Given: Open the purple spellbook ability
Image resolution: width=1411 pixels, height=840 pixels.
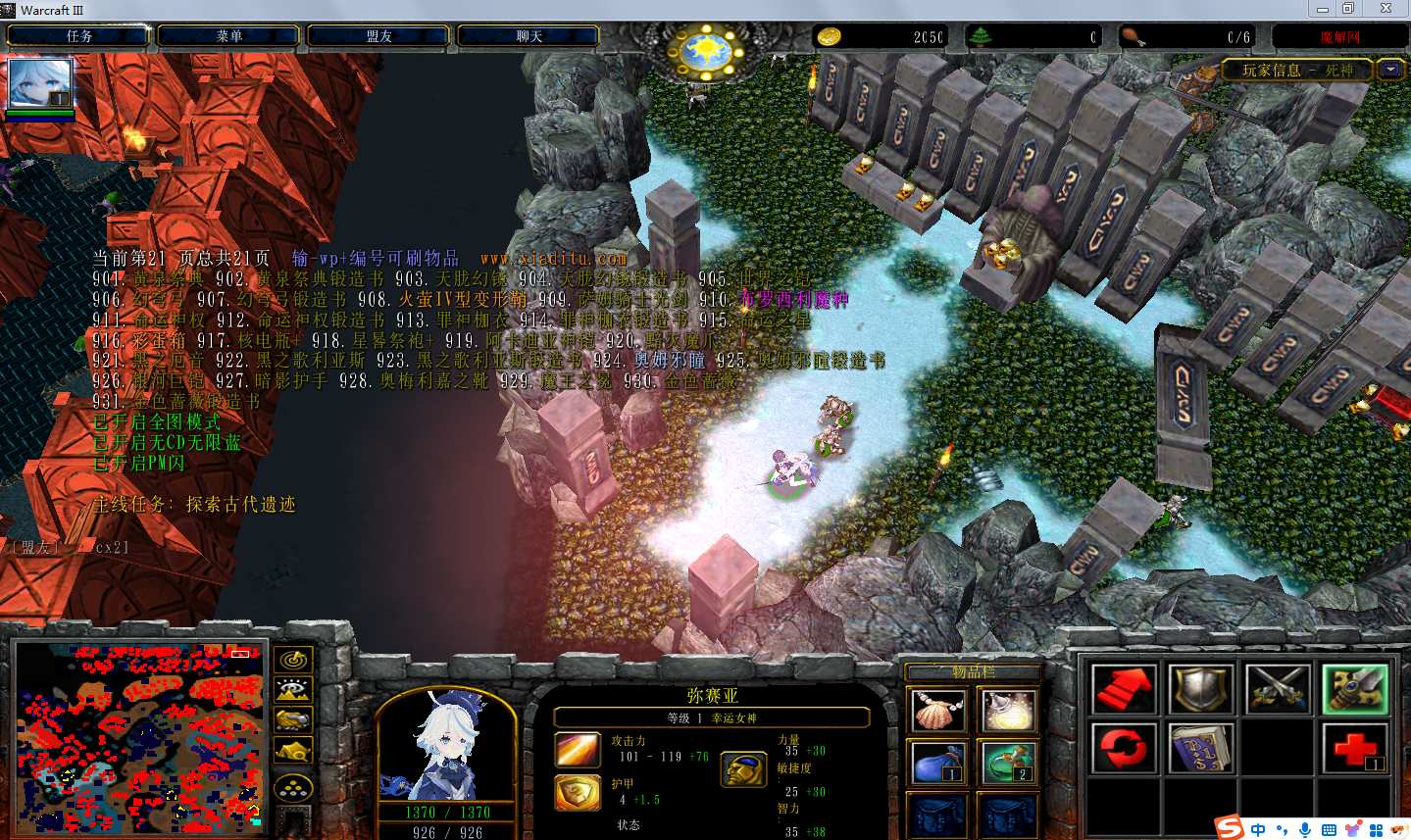Looking at the screenshot, I should pyautogui.click(x=1202, y=748).
